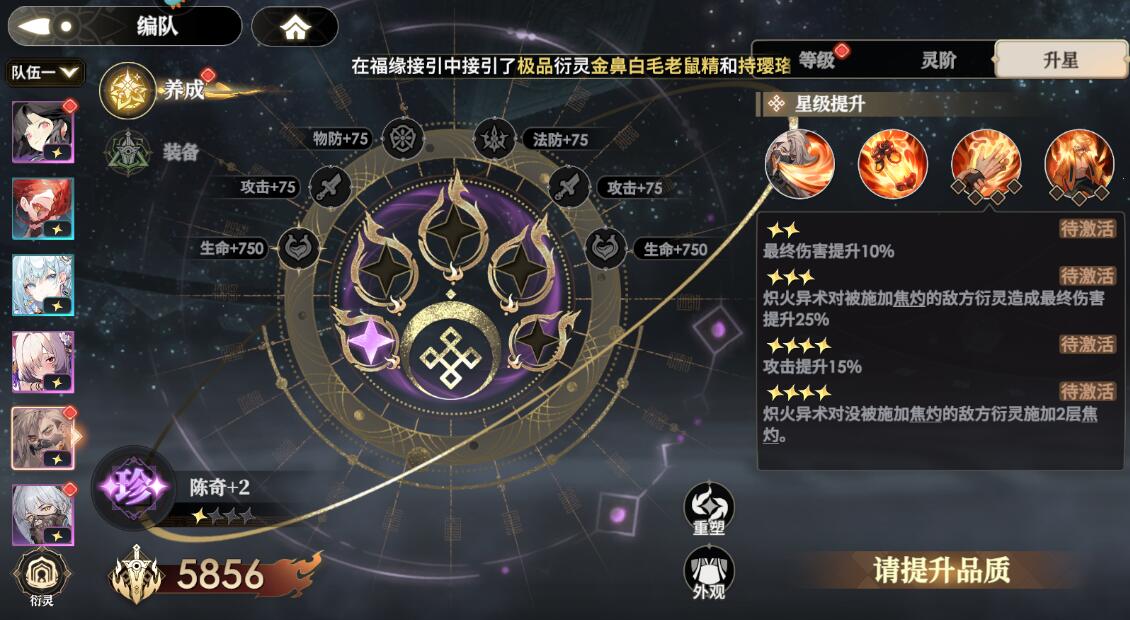This screenshot has width=1130, height=620.
Task: Select the 物防+75 node
Action: tap(403, 139)
